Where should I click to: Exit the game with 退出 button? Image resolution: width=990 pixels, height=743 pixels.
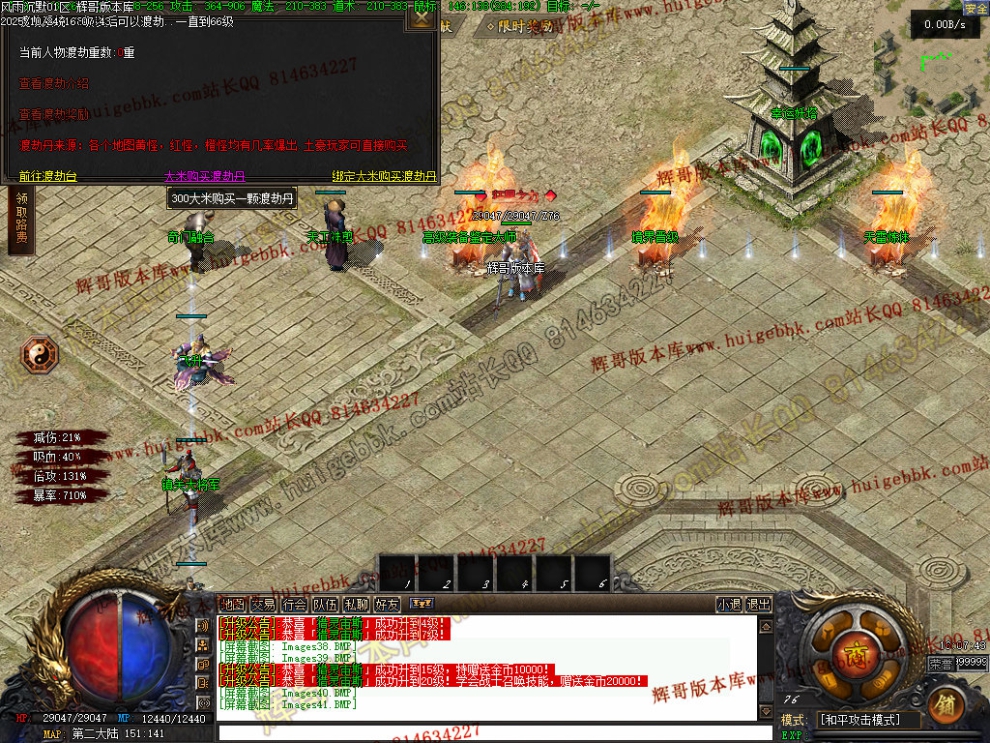[759, 604]
